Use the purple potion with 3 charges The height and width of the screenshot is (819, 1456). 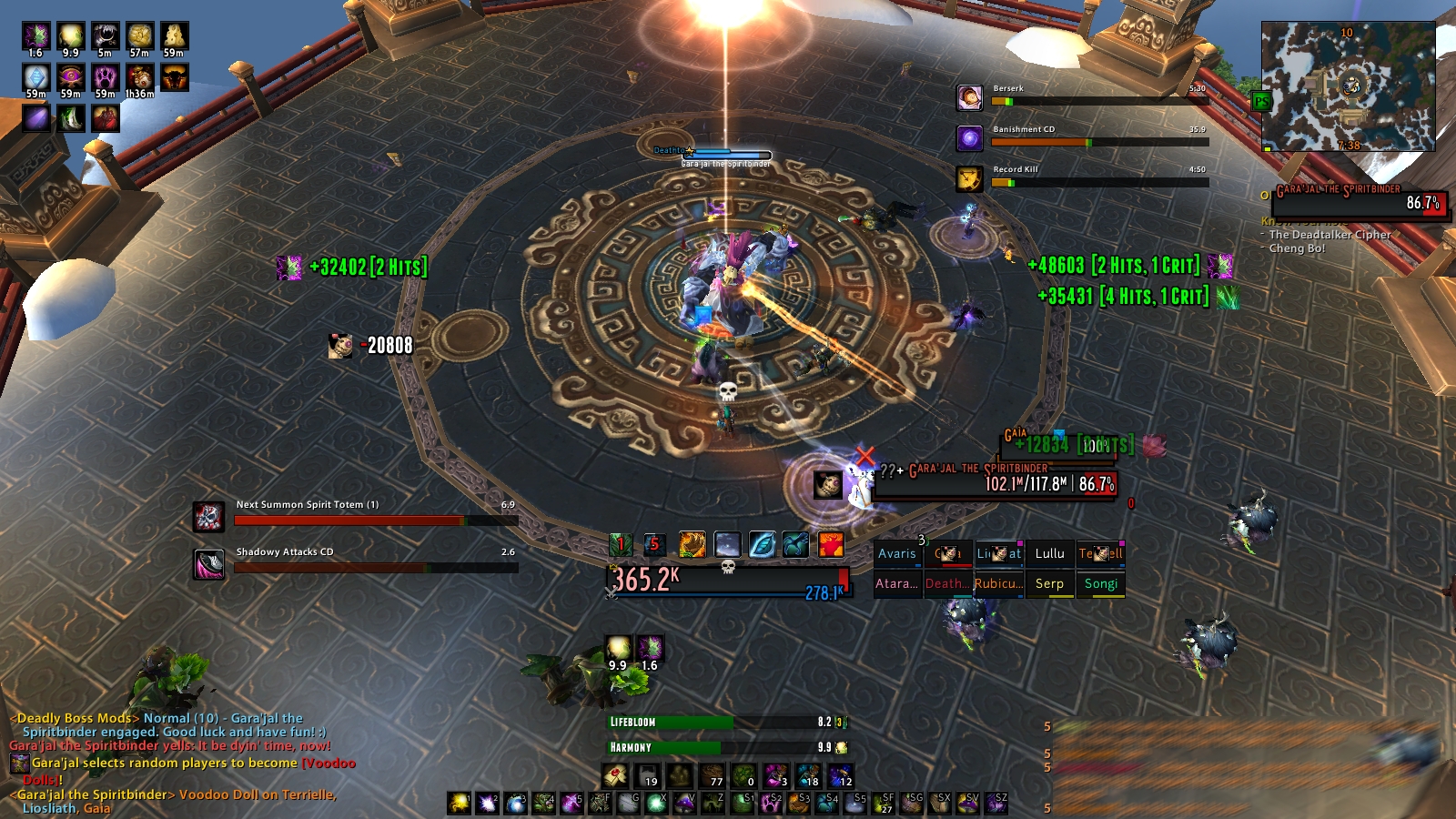coord(775,776)
